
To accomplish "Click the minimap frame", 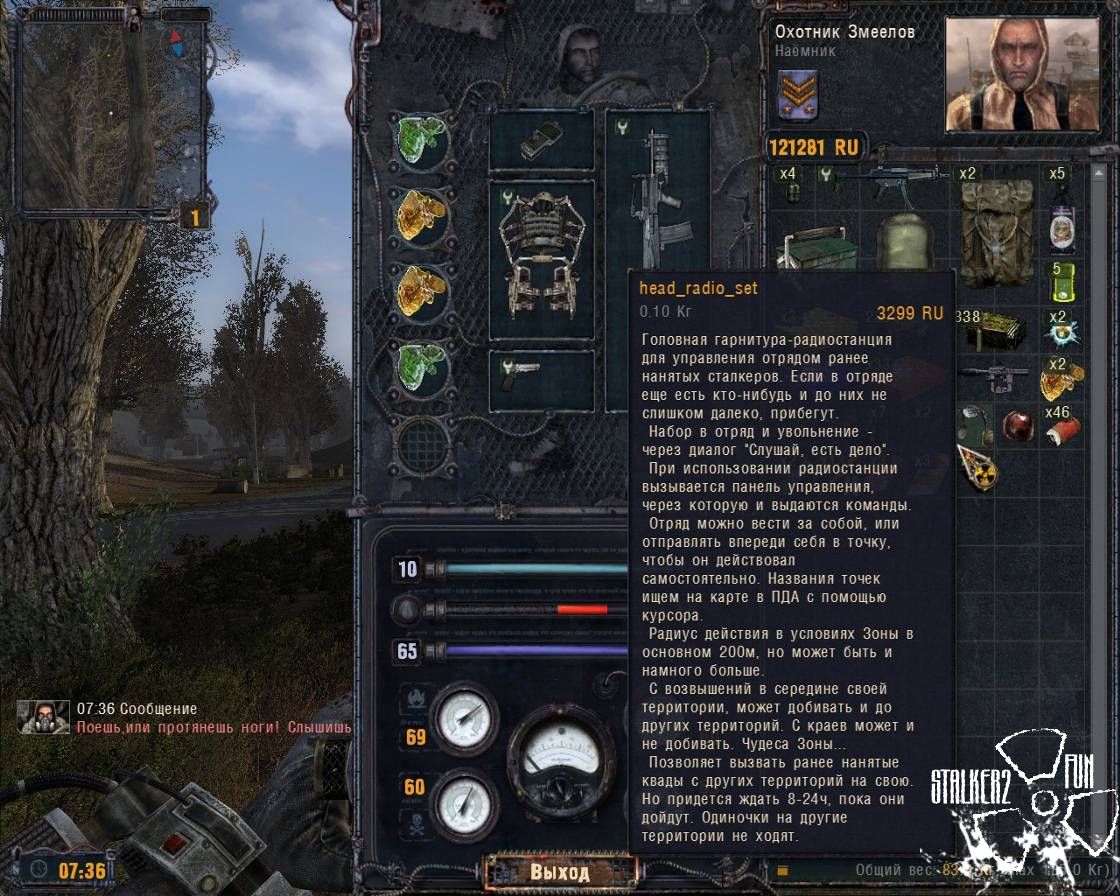I will (112, 113).
